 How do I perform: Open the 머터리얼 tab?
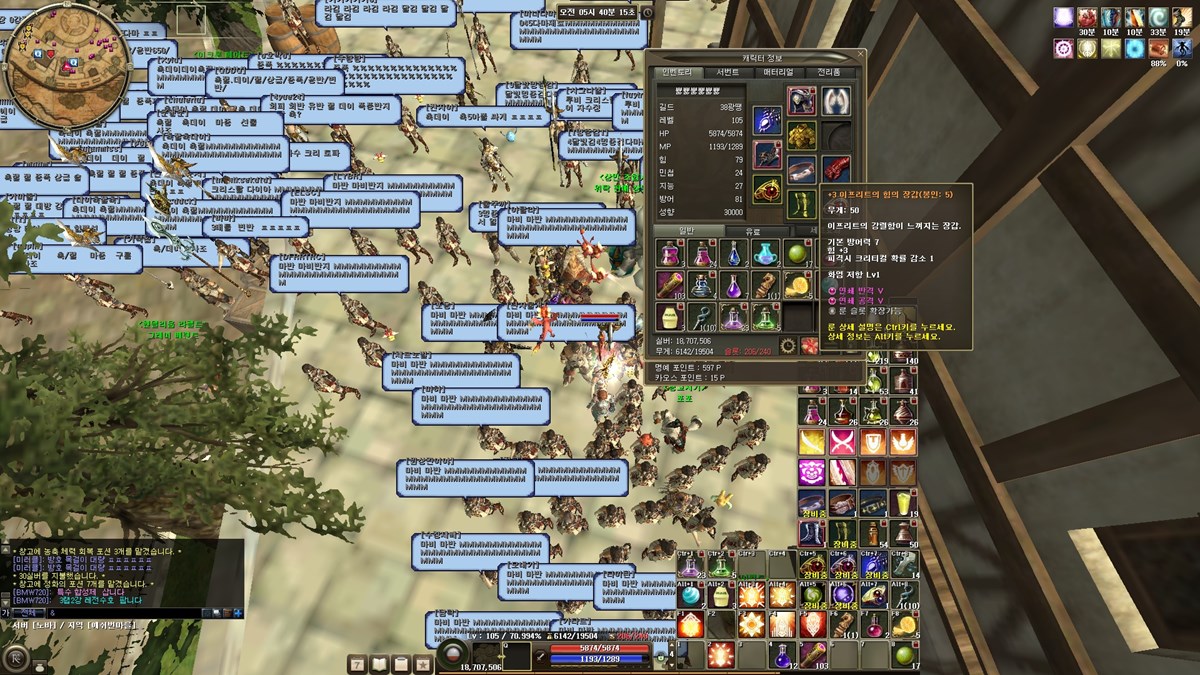pyautogui.click(x=778, y=73)
